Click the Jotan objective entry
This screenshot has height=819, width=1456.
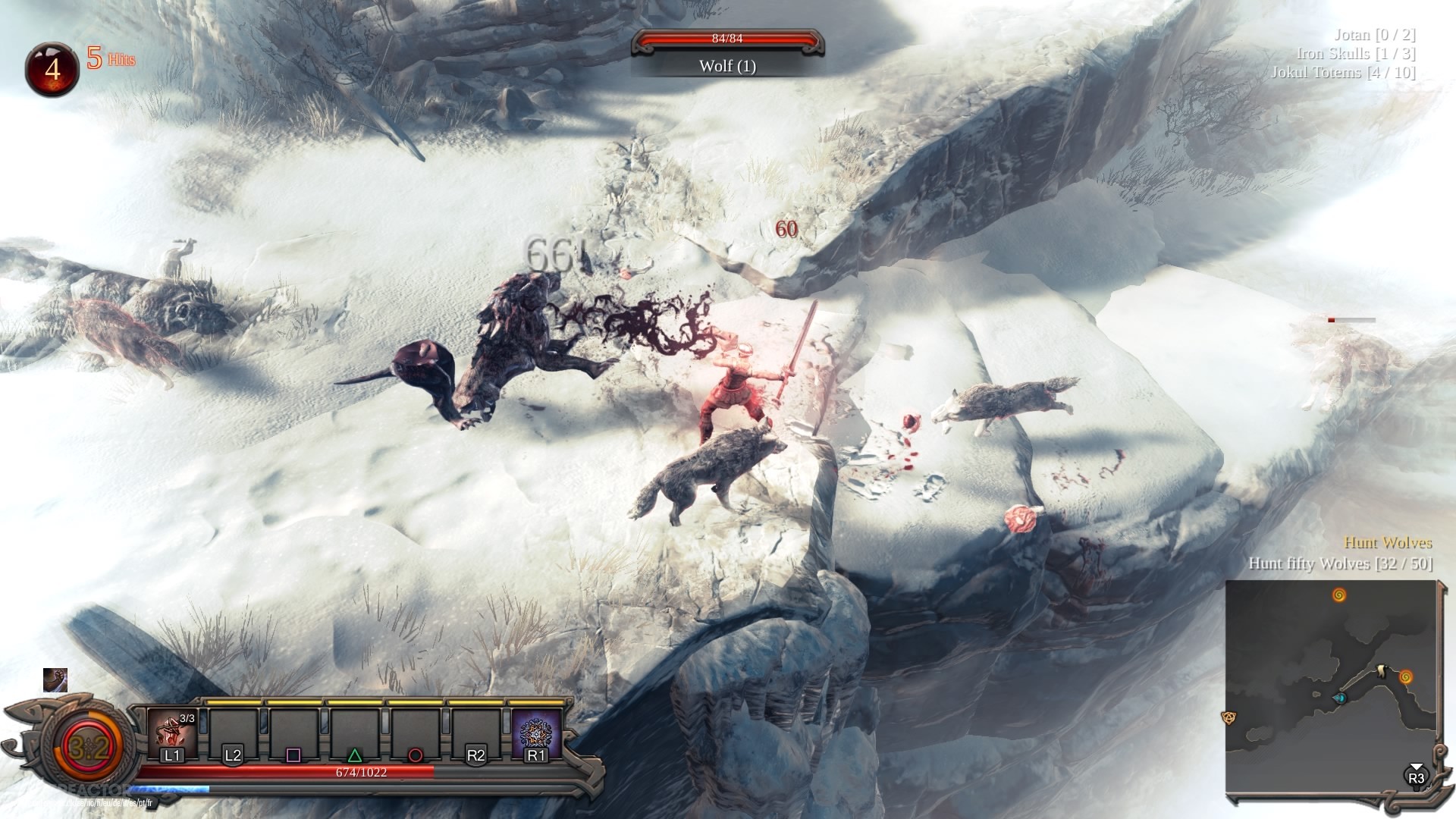tap(1374, 35)
